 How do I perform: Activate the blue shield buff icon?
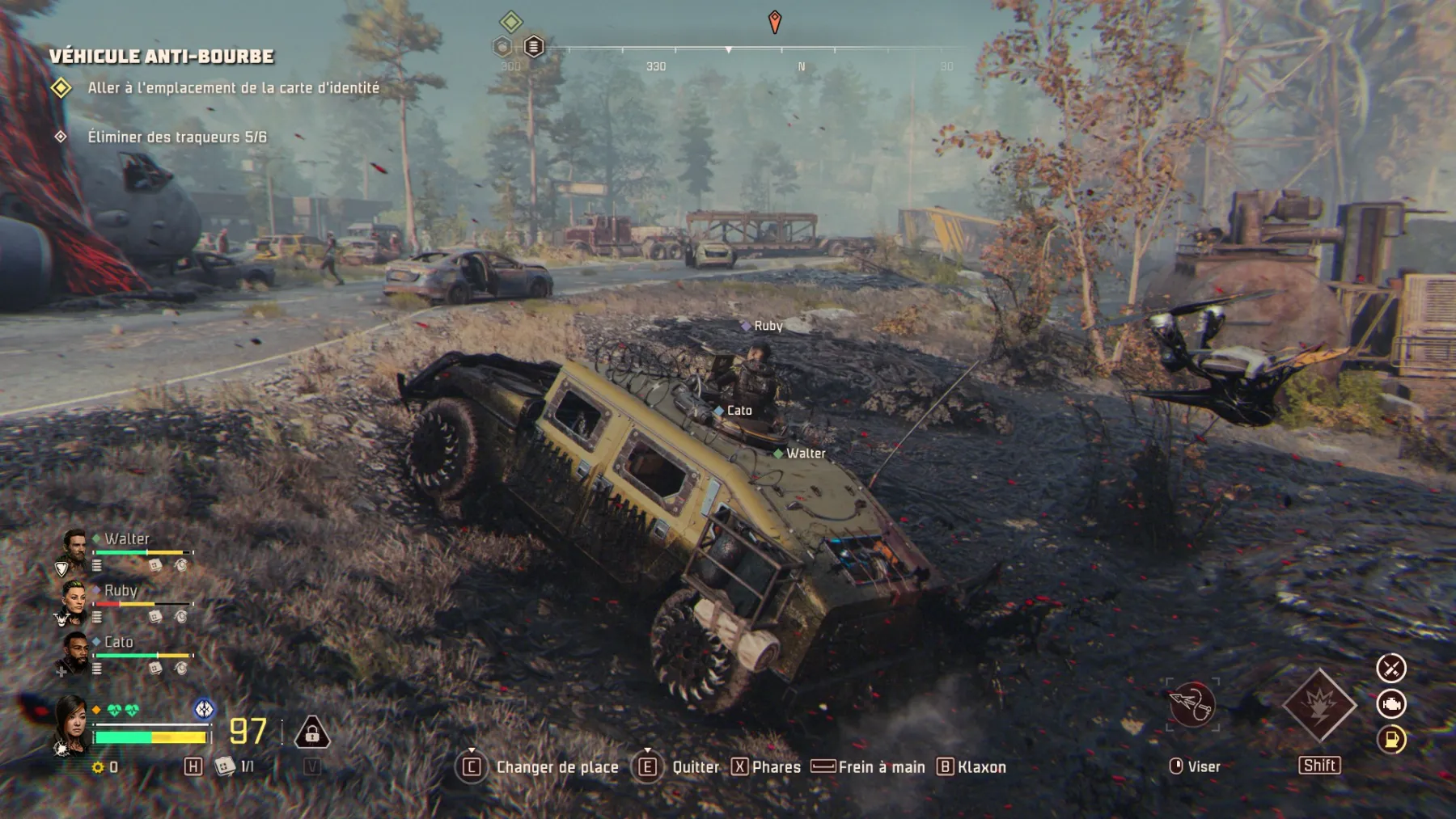(x=204, y=709)
